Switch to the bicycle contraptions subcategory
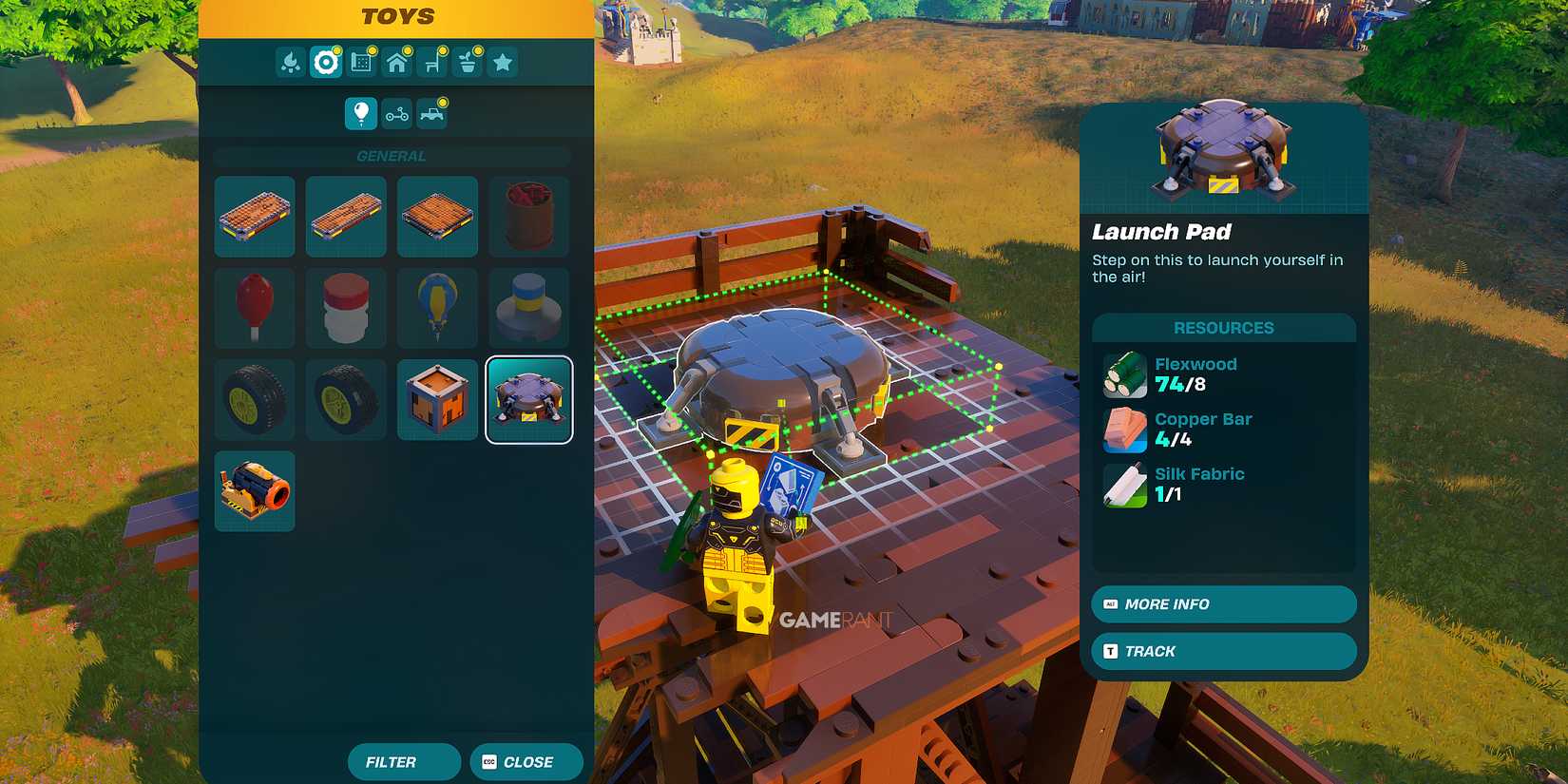The image size is (1568, 784). tap(394, 112)
